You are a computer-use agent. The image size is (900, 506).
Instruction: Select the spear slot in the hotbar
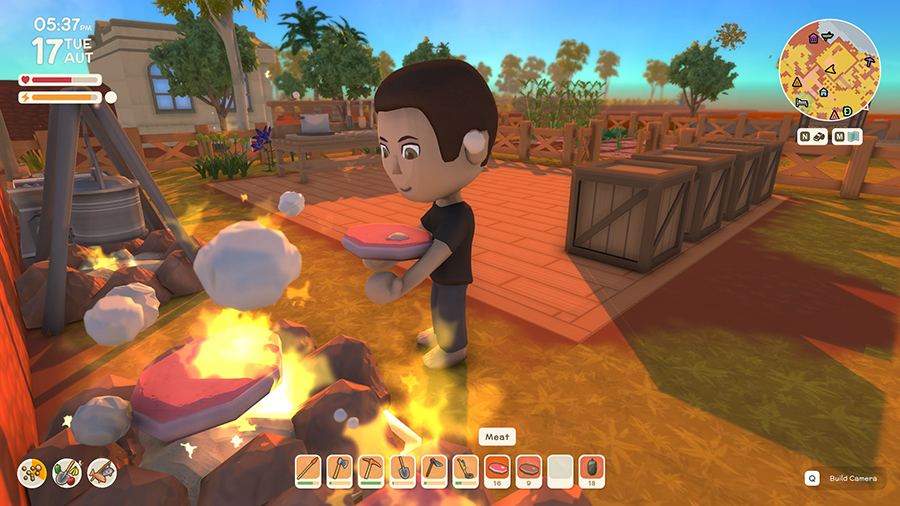pos(309,469)
